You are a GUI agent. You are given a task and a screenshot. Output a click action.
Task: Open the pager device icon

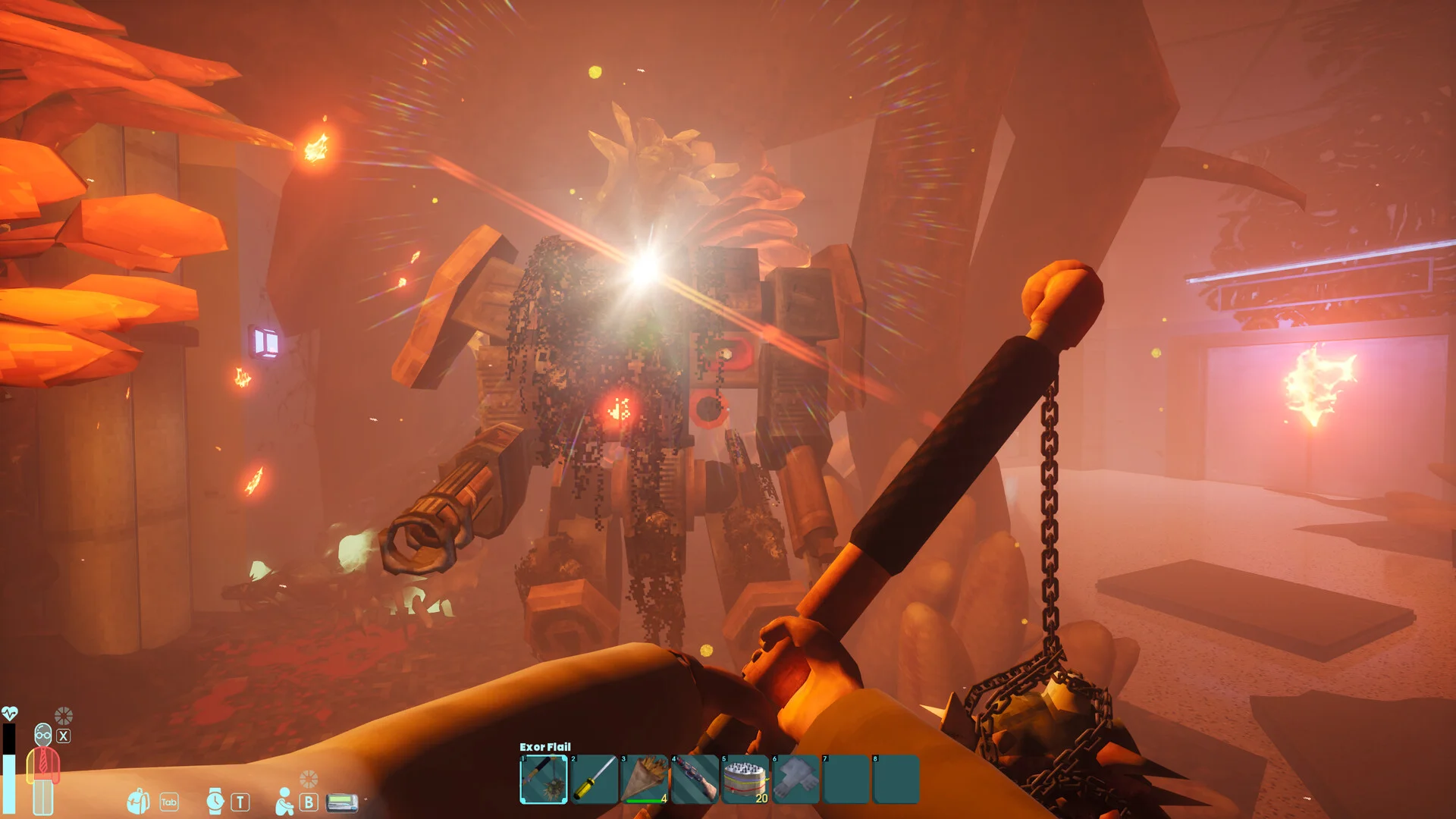tap(341, 802)
